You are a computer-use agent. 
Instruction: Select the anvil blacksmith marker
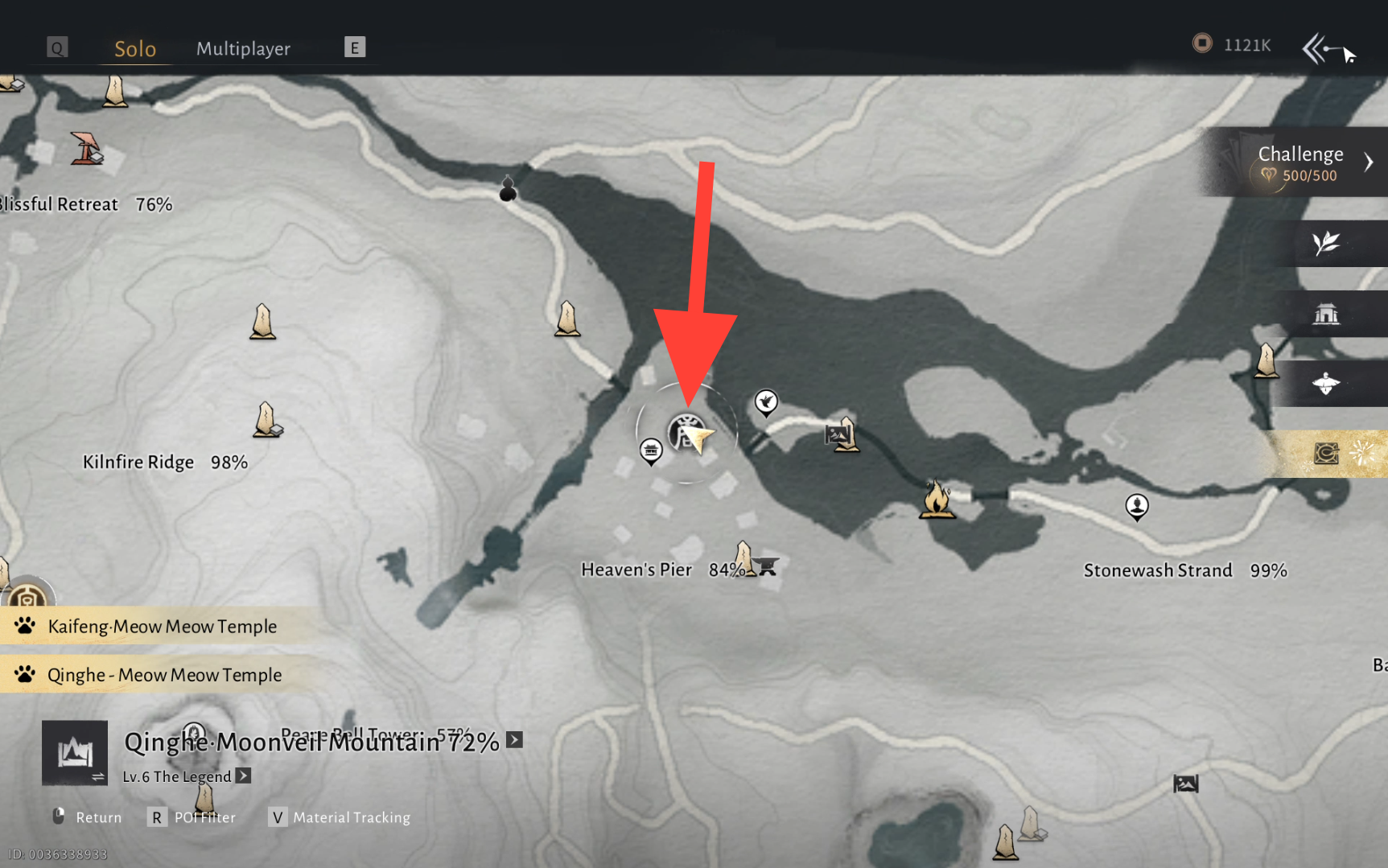pyautogui.click(x=768, y=566)
